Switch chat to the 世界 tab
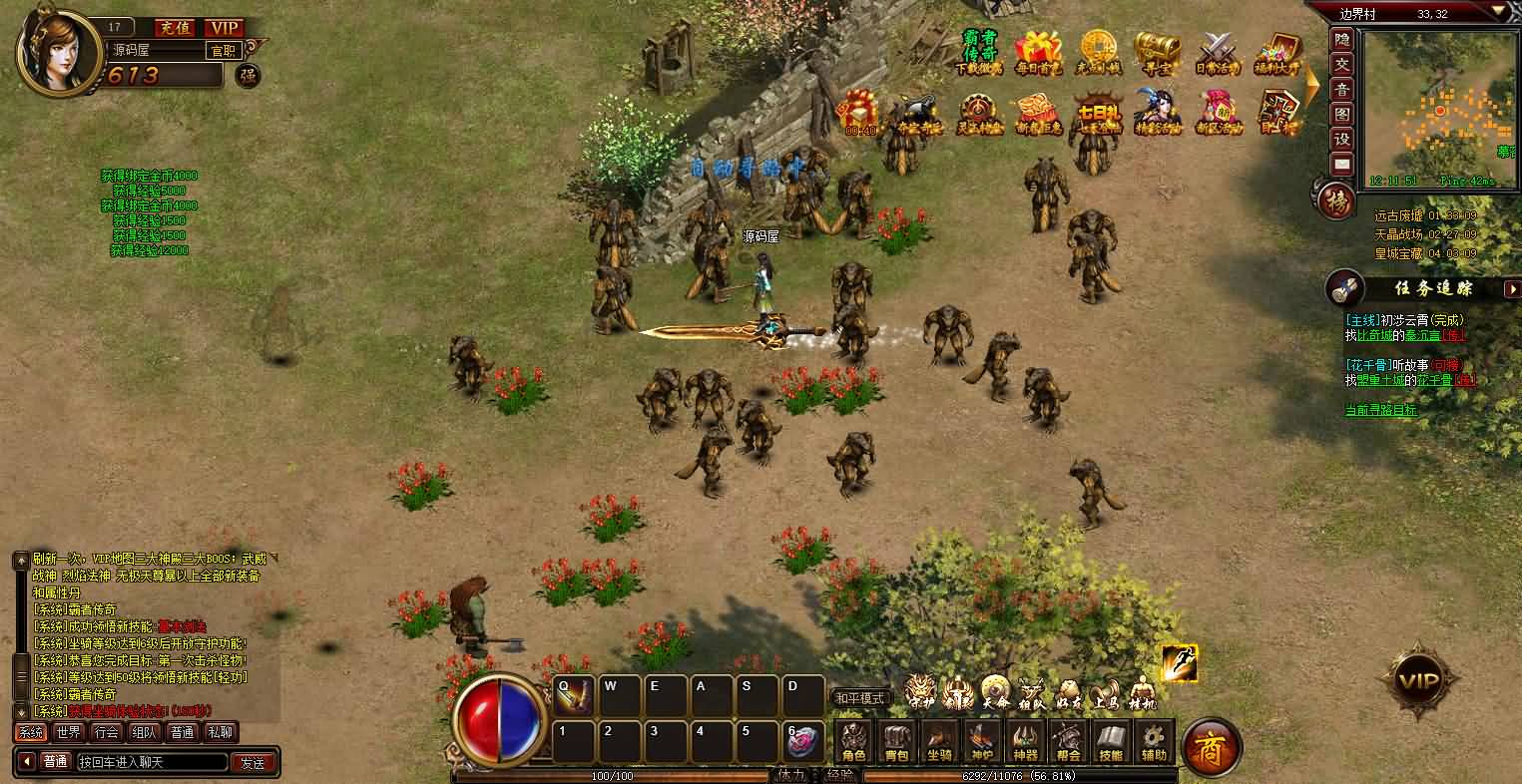Viewport: 1522px width, 784px height. click(x=68, y=732)
